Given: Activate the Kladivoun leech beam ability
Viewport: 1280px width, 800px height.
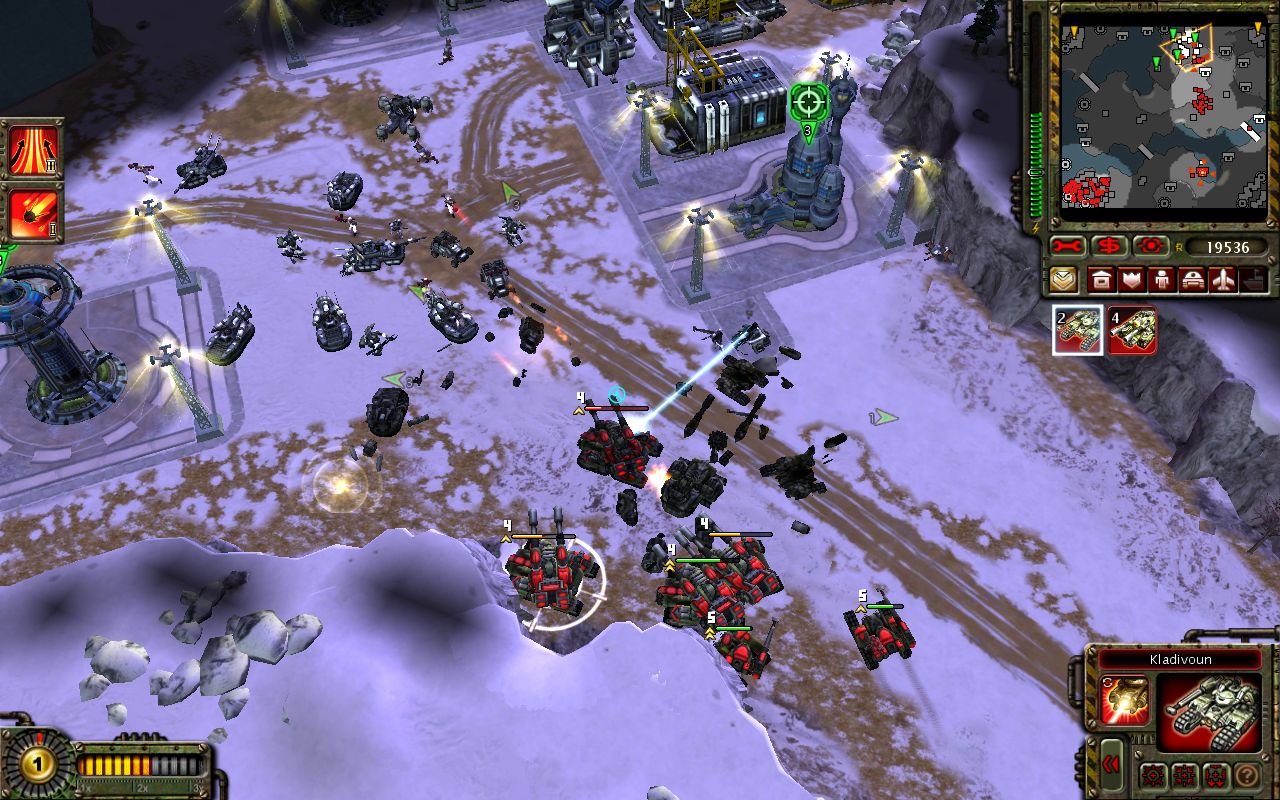Looking at the screenshot, I should click(1125, 700).
